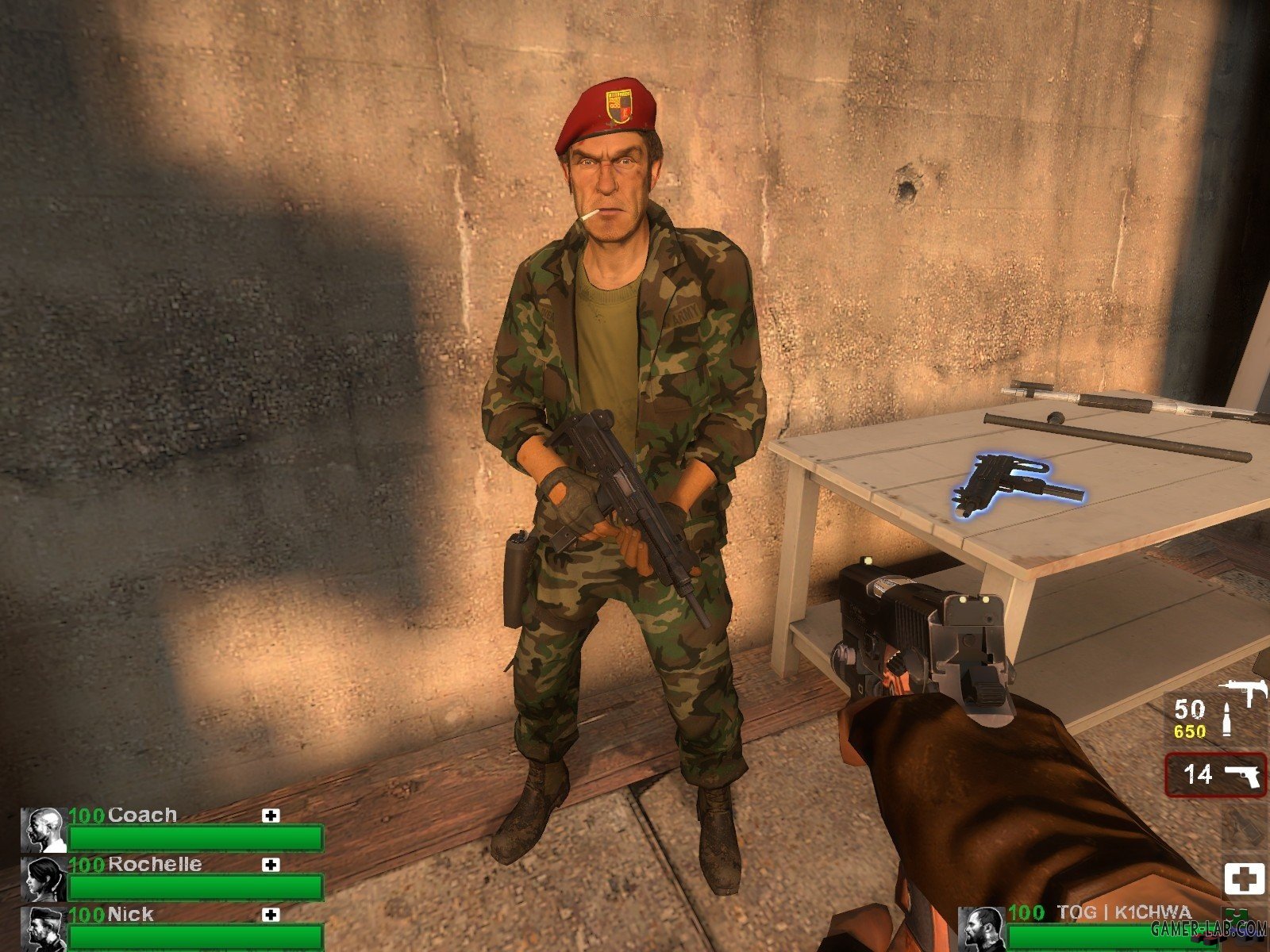
Task: Choose the empty throwable bottle slot
Action: (x=1244, y=827)
